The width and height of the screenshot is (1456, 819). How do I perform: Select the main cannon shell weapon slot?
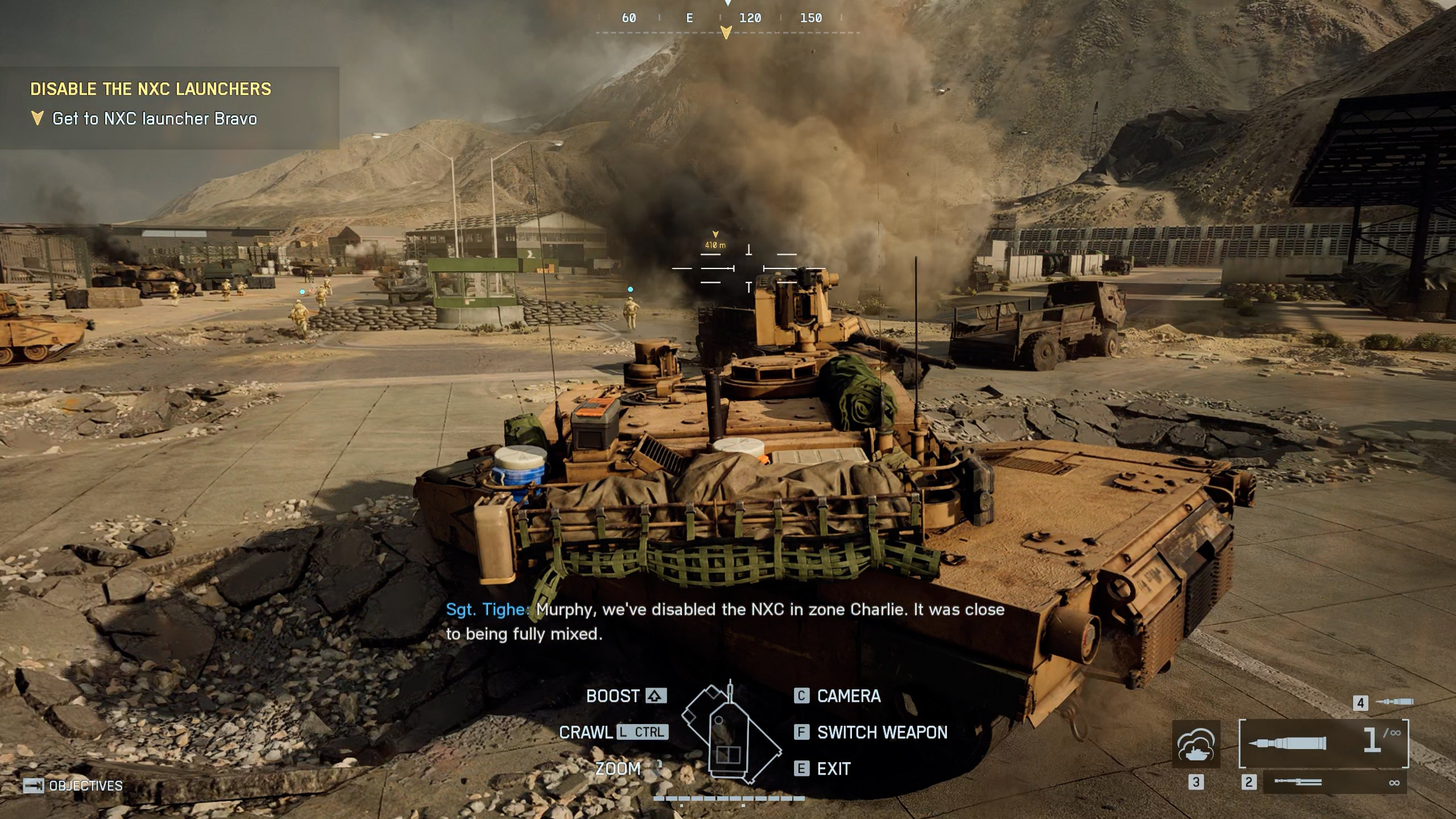pyautogui.click(x=1323, y=743)
